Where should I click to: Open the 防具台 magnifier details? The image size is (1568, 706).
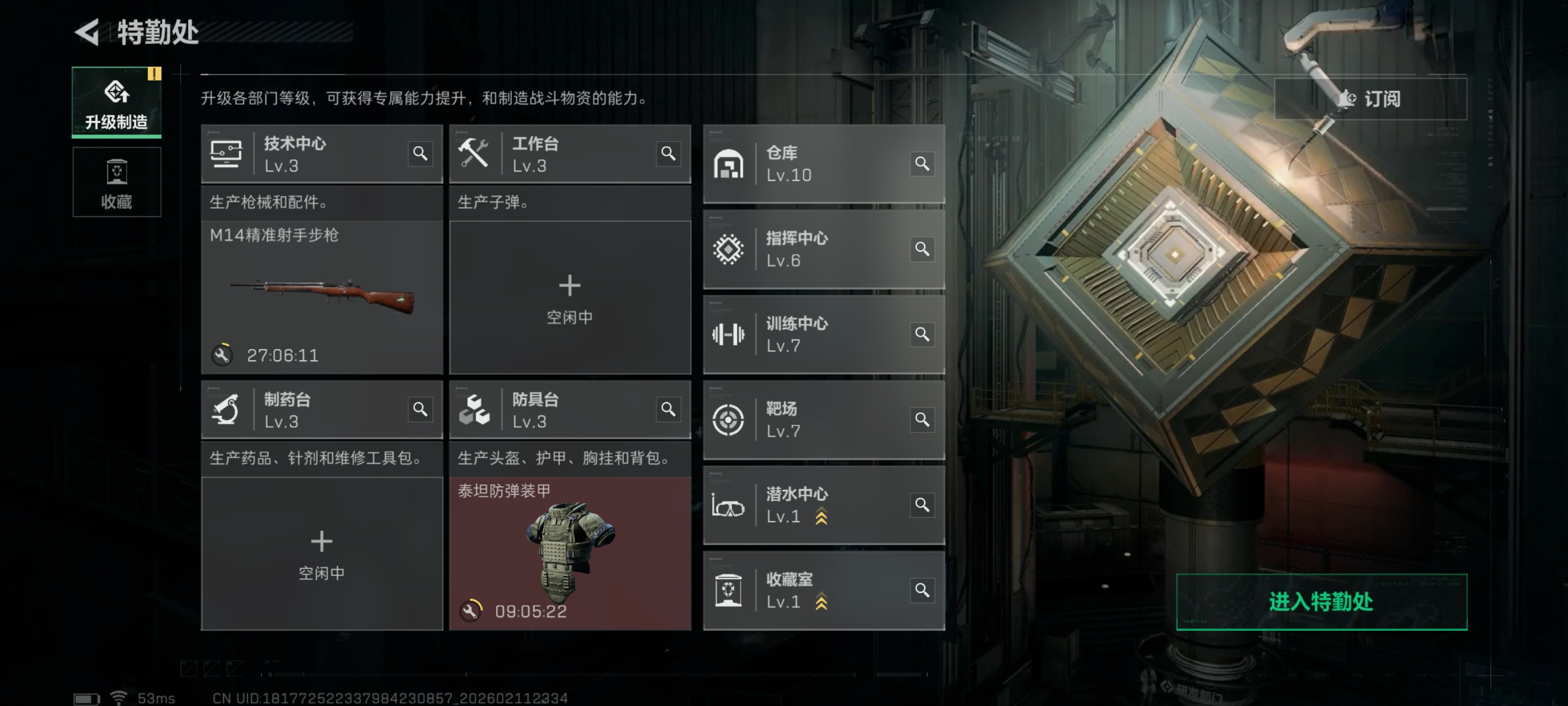tap(668, 410)
